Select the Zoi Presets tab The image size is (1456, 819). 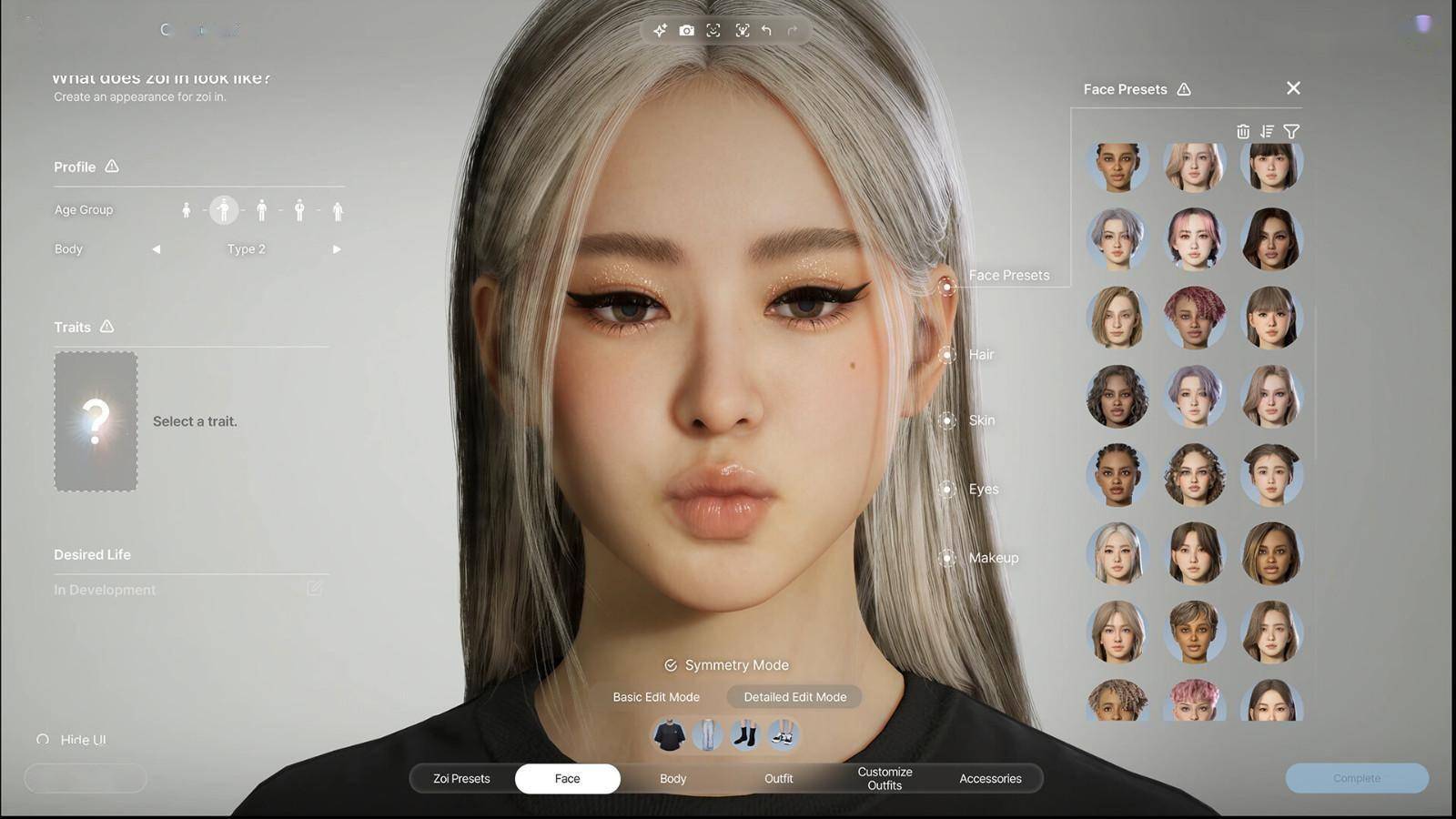click(461, 778)
